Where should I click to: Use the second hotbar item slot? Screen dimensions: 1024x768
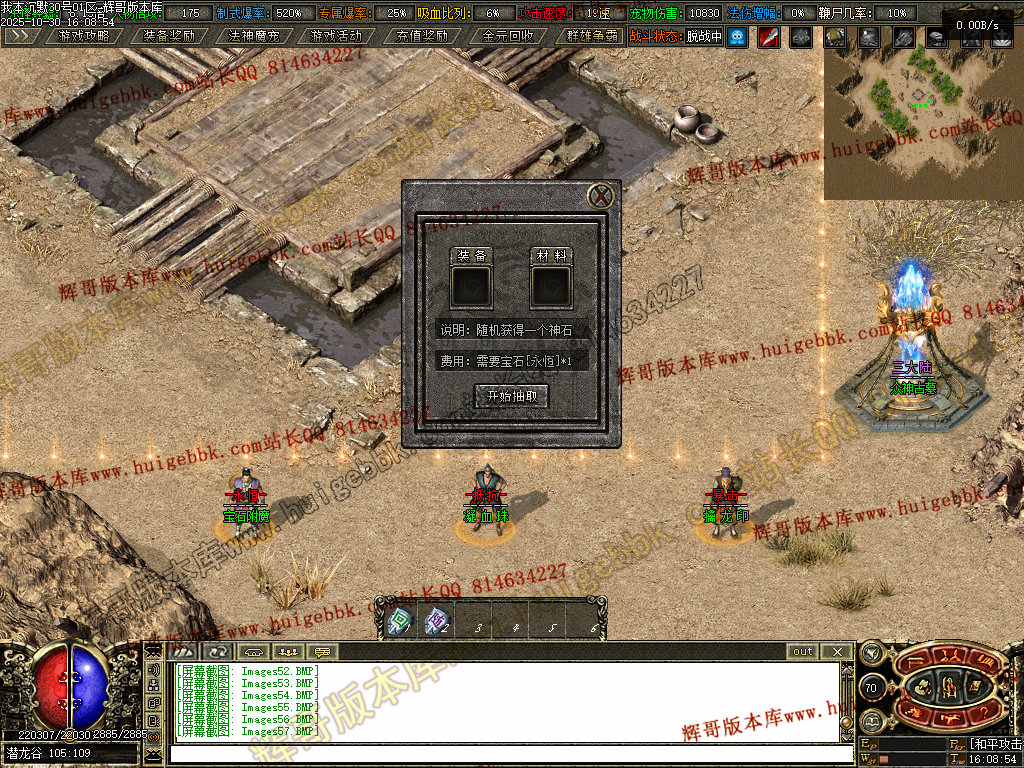[x=437, y=622]
